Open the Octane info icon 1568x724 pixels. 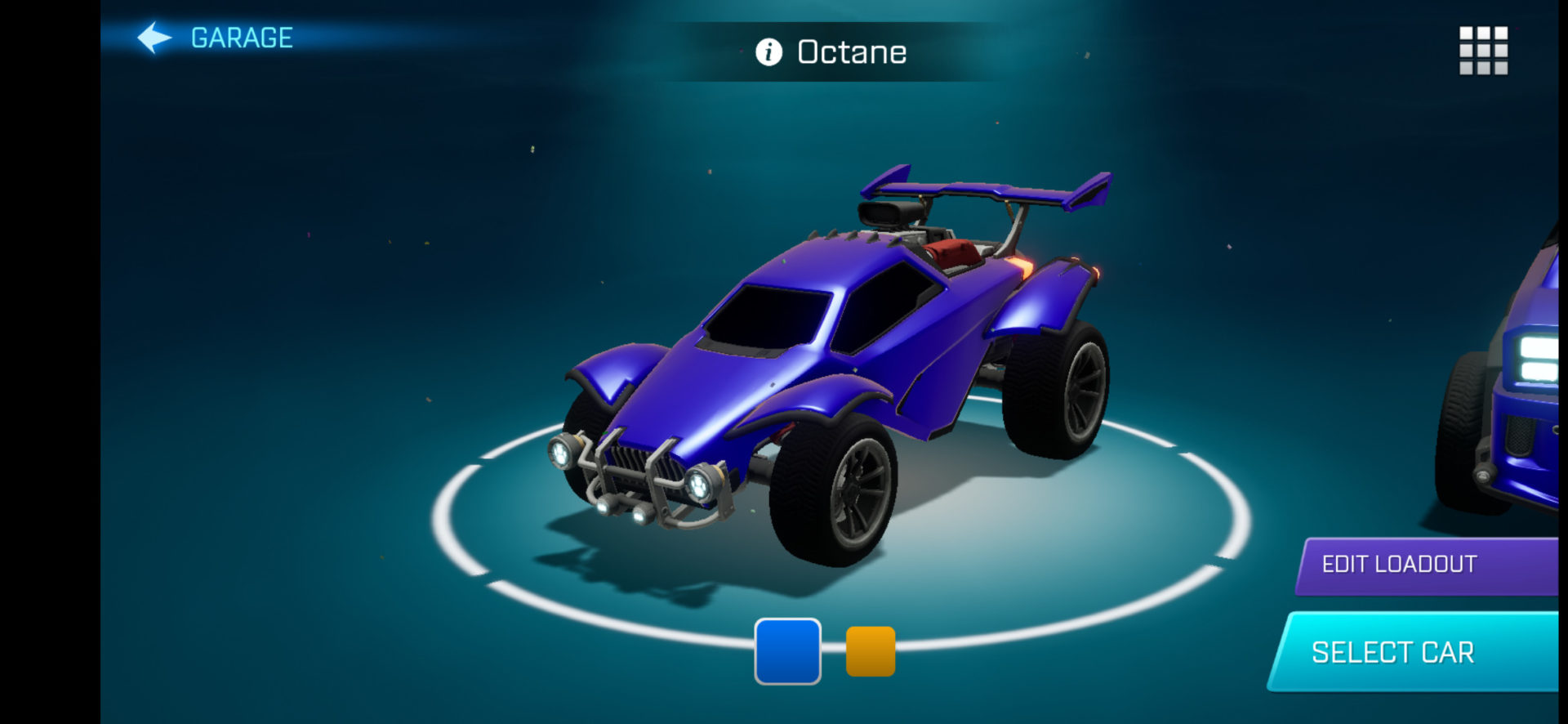click(x=768, y=52)
